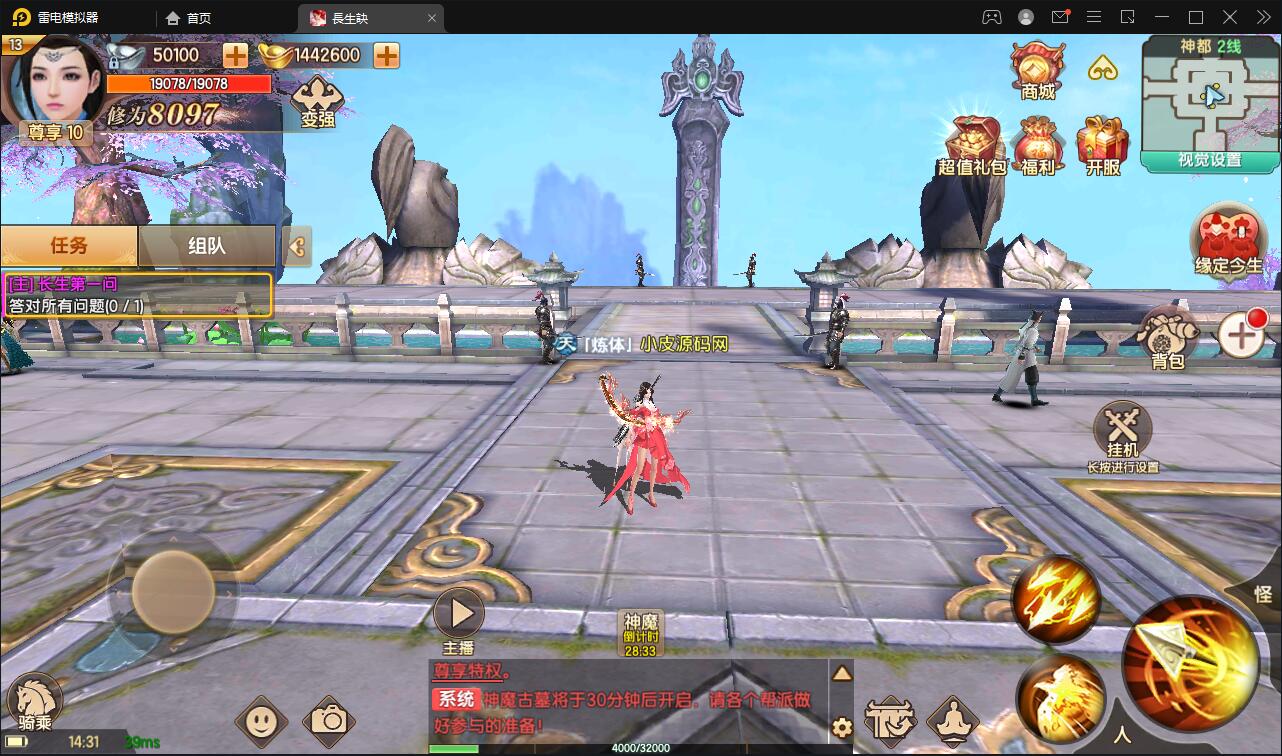Switch to the 组队 team tab
The height and width of the screenshot is (756, 1282).
pos(207,245)
